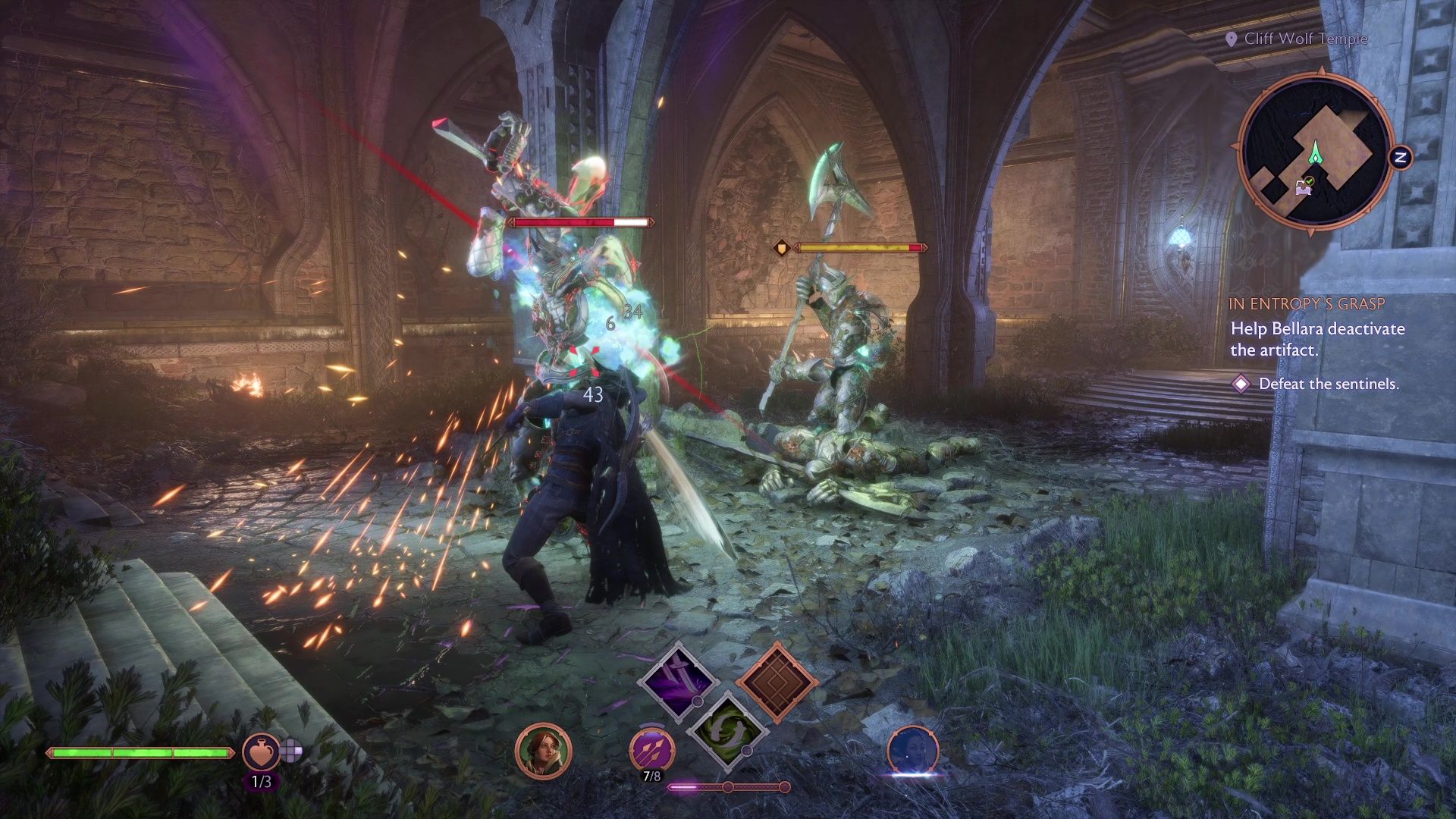
Task: Use the healing potion jar icon
Action: (x=260, y=751)
